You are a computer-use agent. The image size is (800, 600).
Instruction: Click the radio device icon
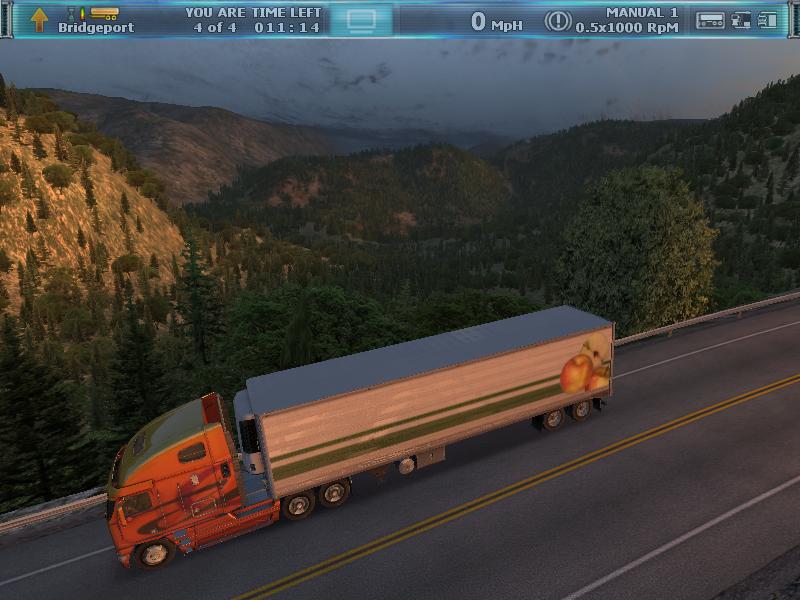point(710,20)
